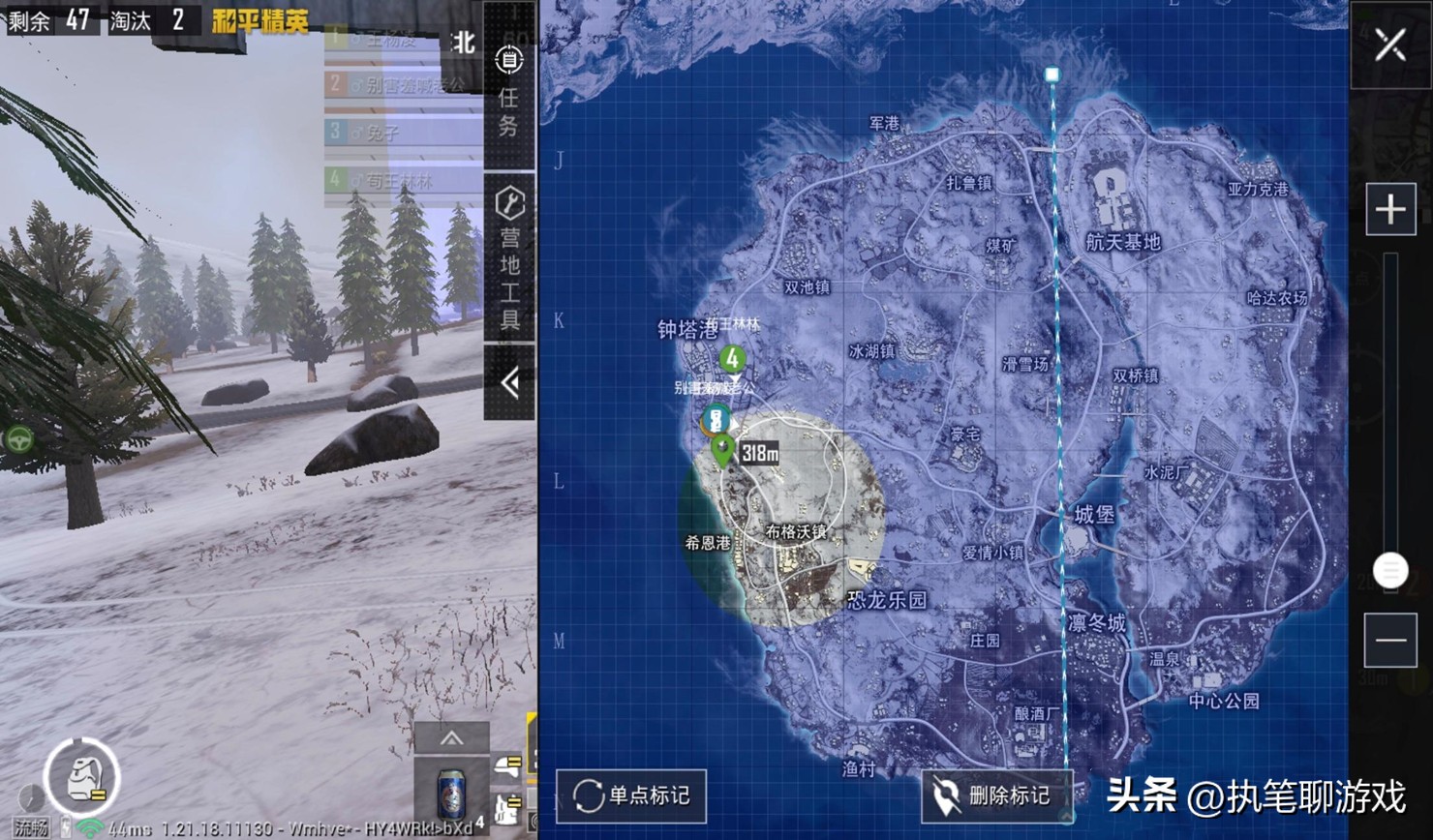Collapse the sidebar with the « arrow
Screen dimensions: 1433x840
point(508,382)
